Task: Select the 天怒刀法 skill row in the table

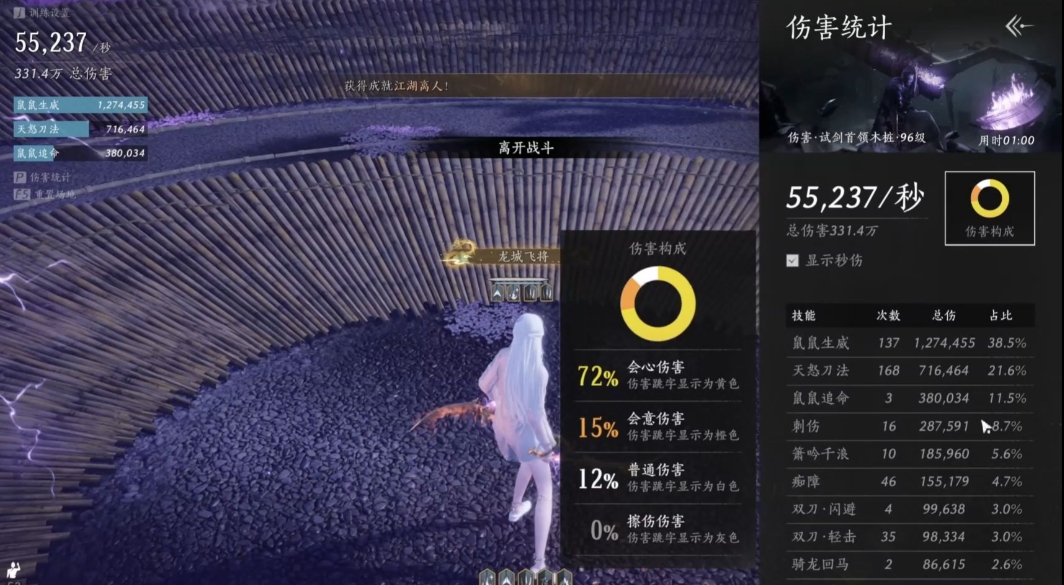Action: [x=908, y=371]
